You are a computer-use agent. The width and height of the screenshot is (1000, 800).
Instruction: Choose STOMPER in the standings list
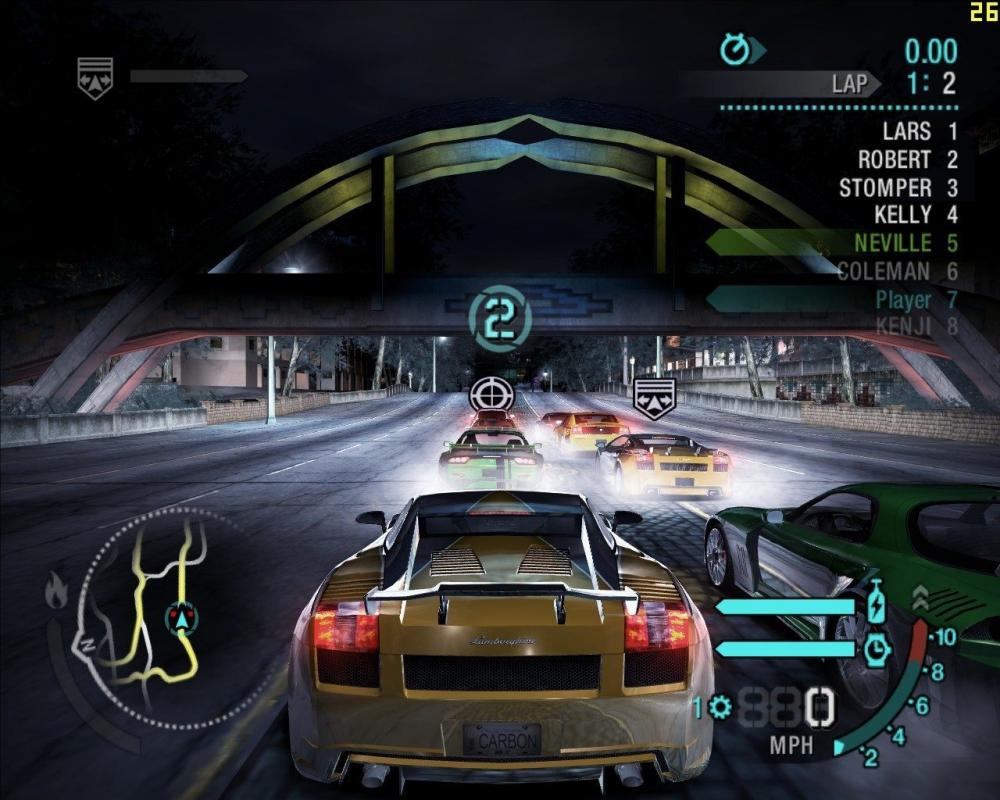898,187
